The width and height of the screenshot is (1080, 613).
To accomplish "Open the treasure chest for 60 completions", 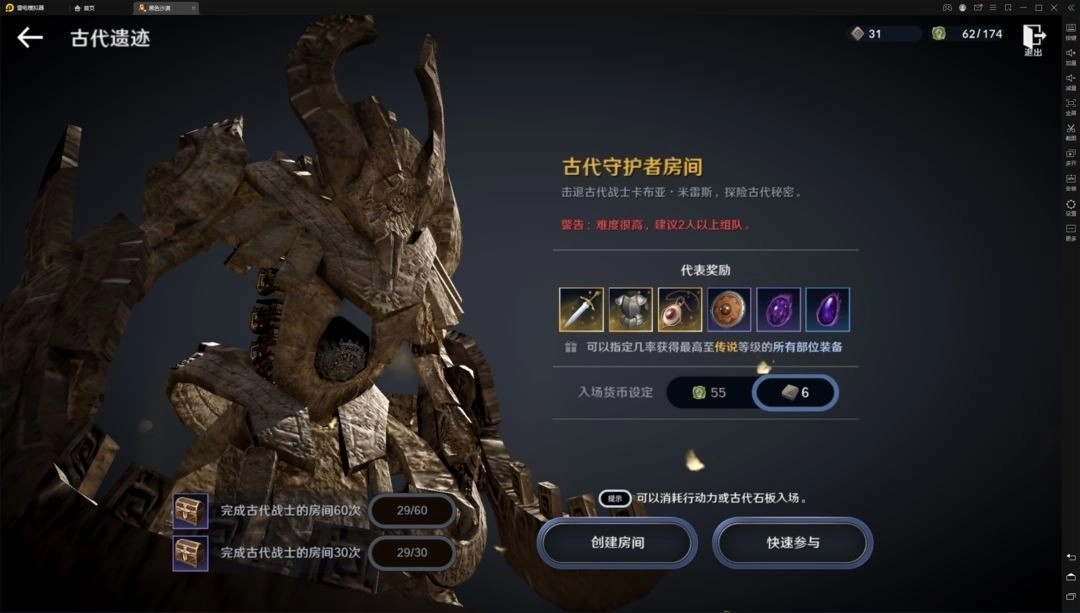I will click(190, 510).
